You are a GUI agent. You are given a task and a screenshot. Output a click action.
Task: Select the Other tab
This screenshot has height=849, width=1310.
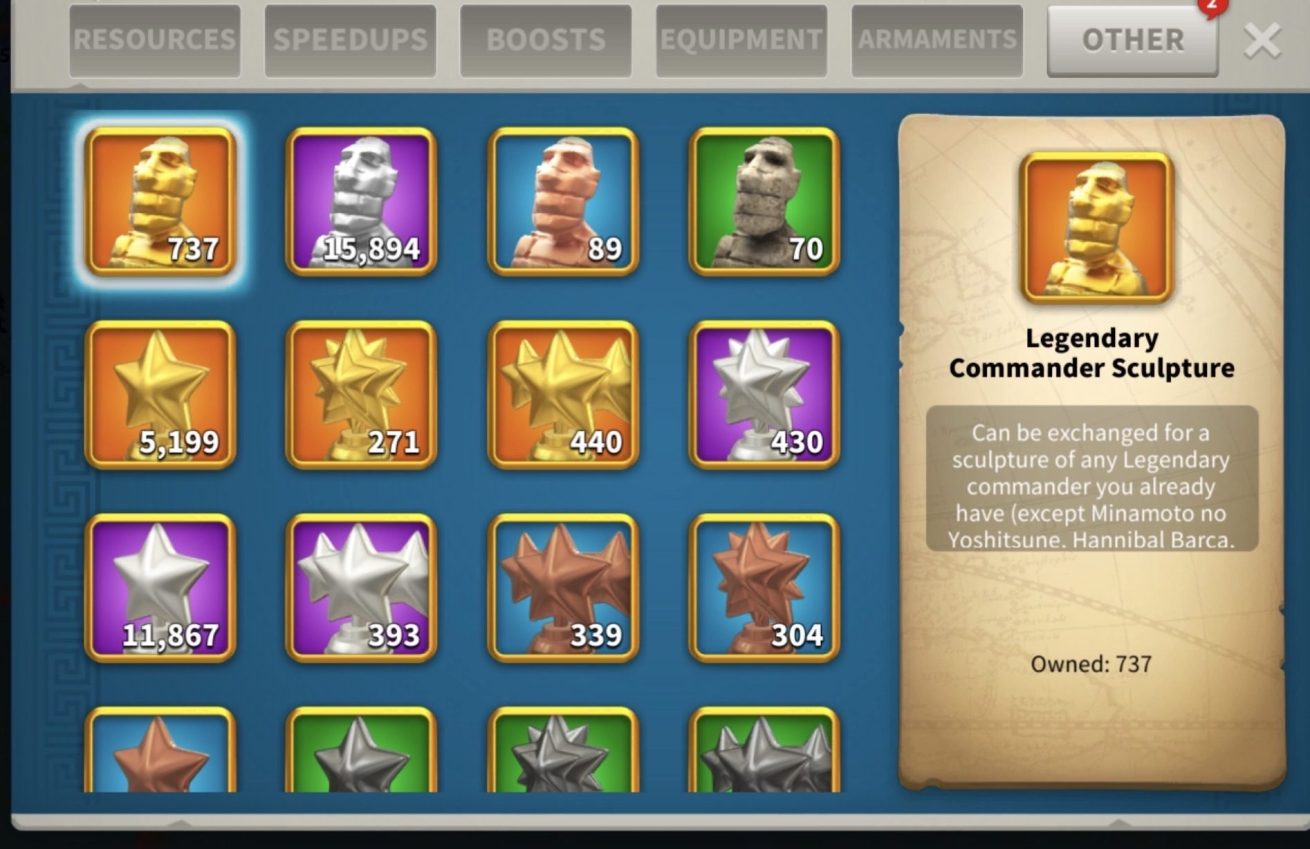pos(1132,41)
